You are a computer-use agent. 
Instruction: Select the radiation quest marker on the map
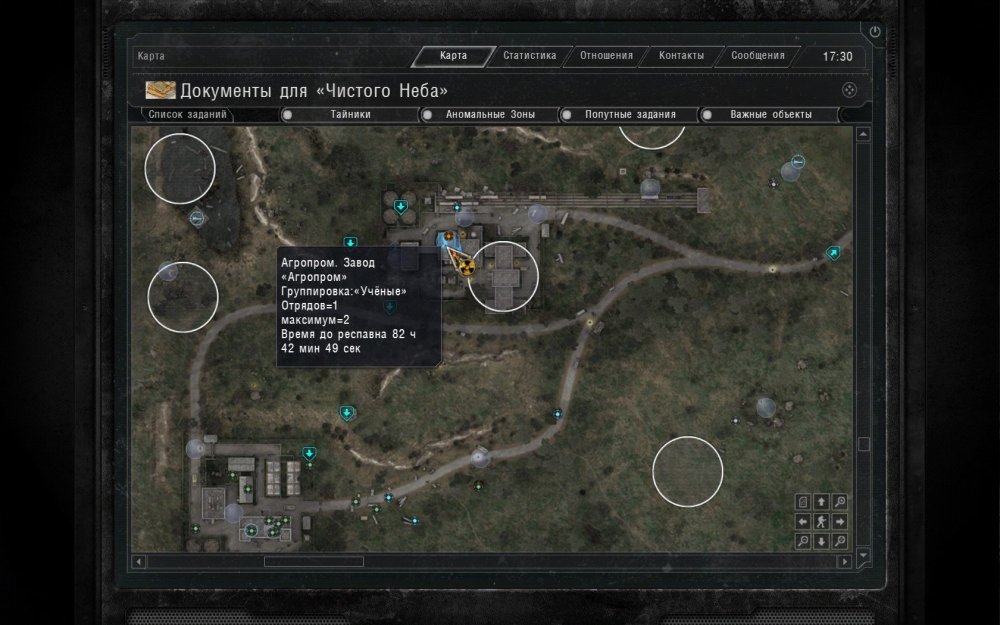(x=465, y=264)
